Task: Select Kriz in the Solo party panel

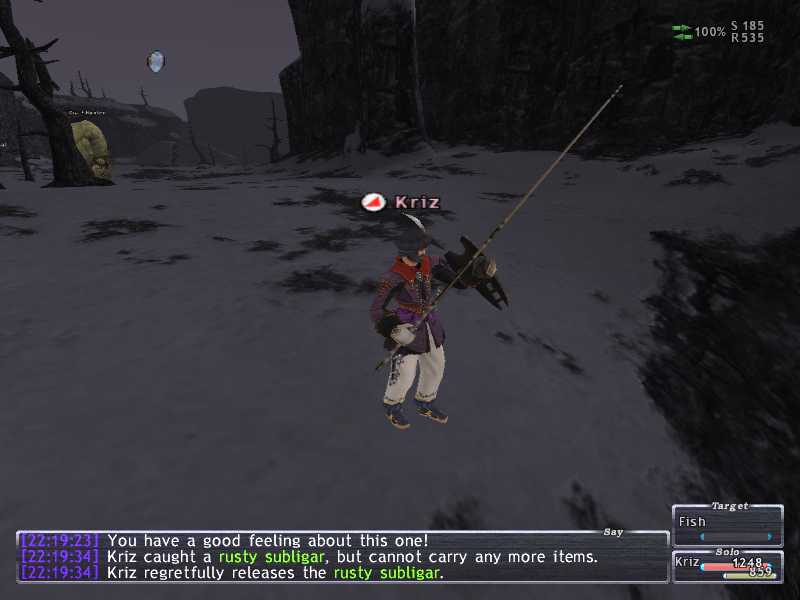Action: 686,564
